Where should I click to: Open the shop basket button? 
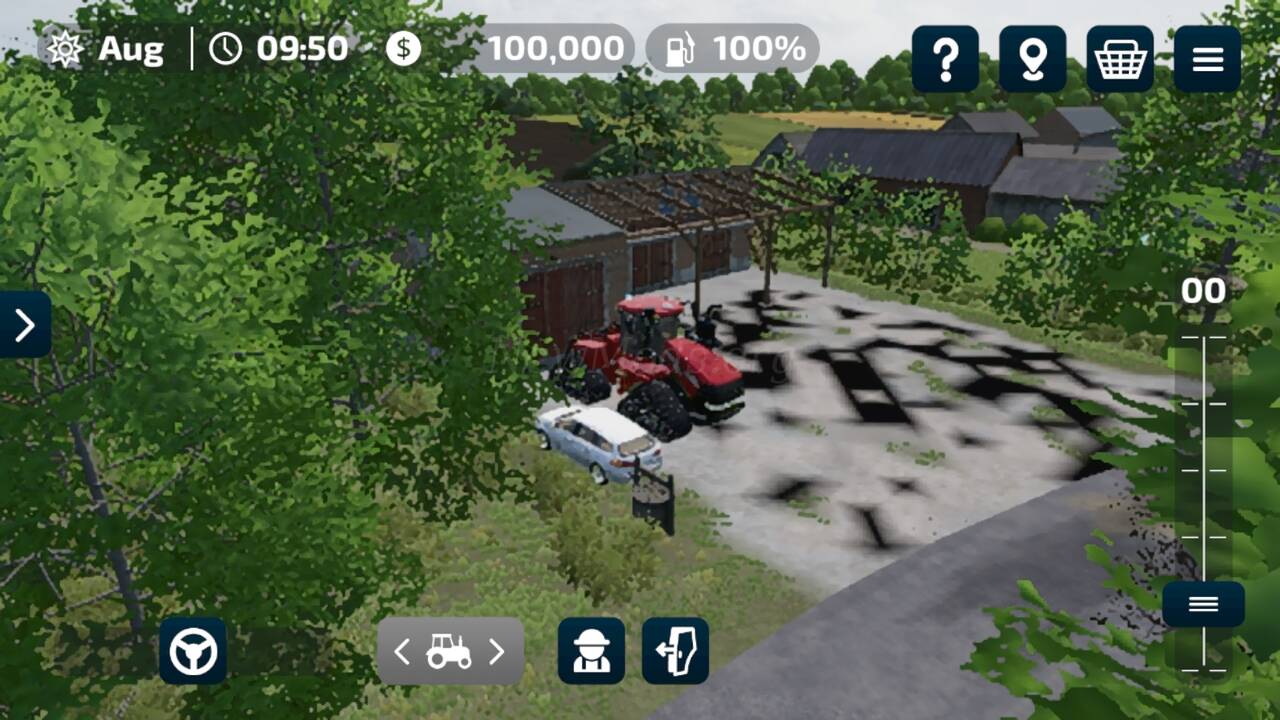(x=1120, y=60)
